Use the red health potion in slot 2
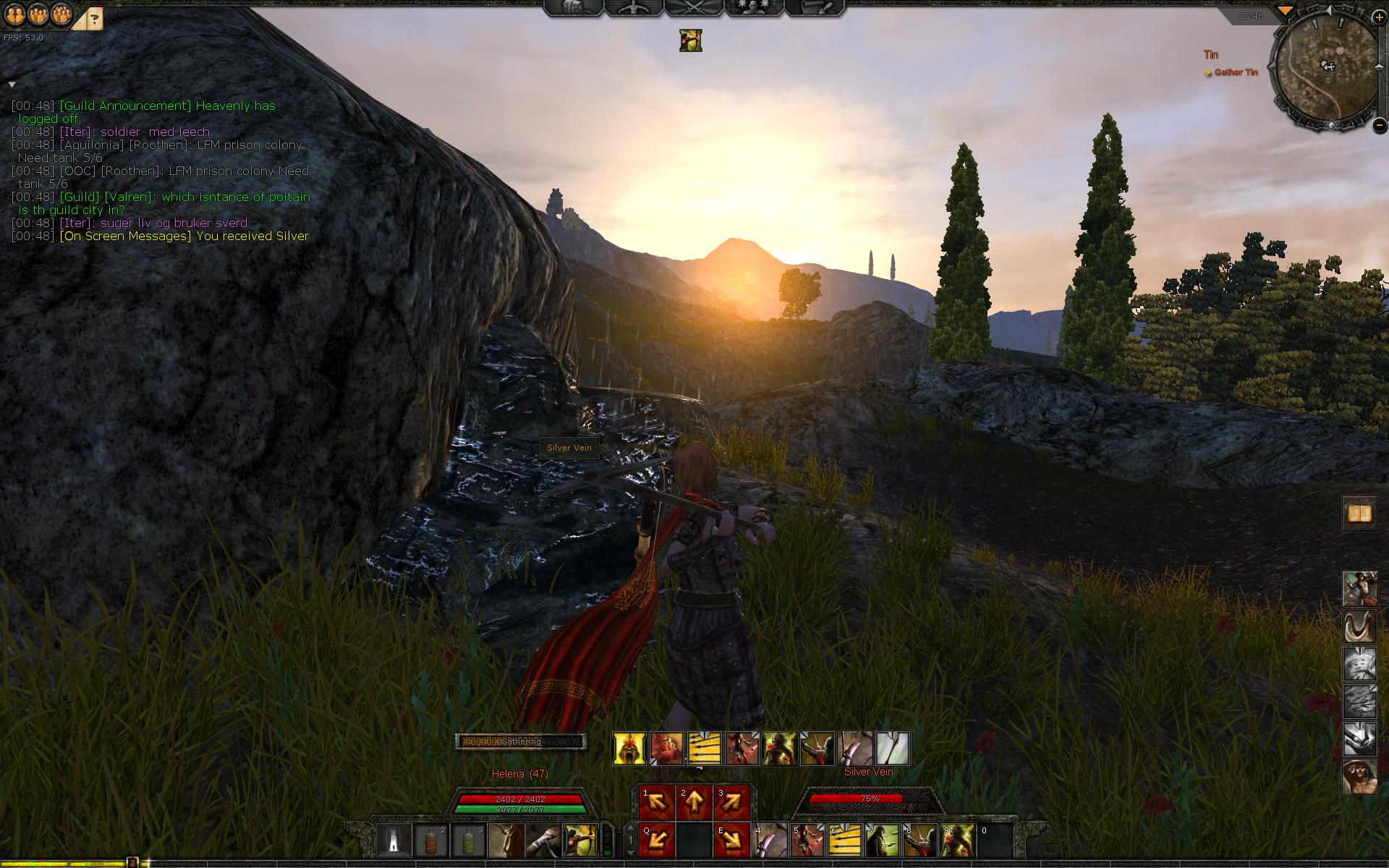 coord(430,841)
